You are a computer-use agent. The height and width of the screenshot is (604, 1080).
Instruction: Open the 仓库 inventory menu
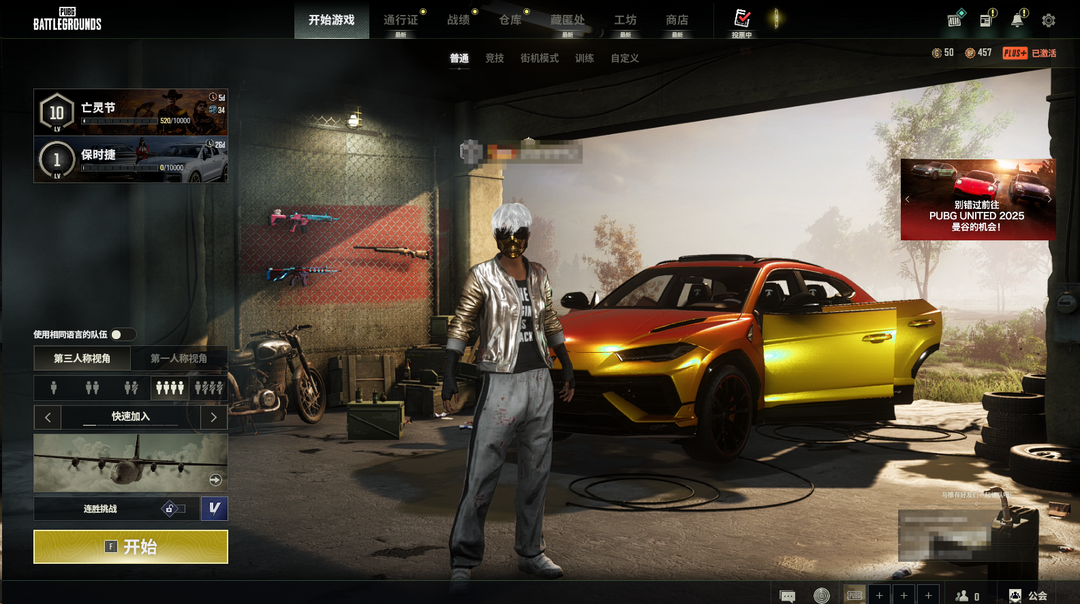point(510,20)
